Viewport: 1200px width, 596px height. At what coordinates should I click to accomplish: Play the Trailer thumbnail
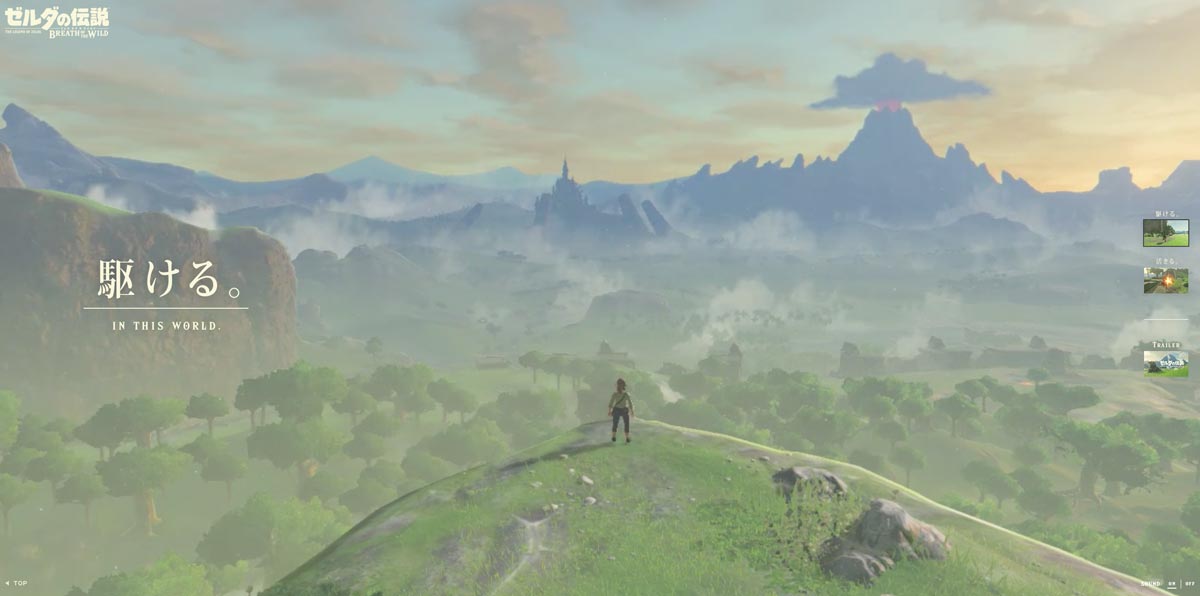(1165, 362)
